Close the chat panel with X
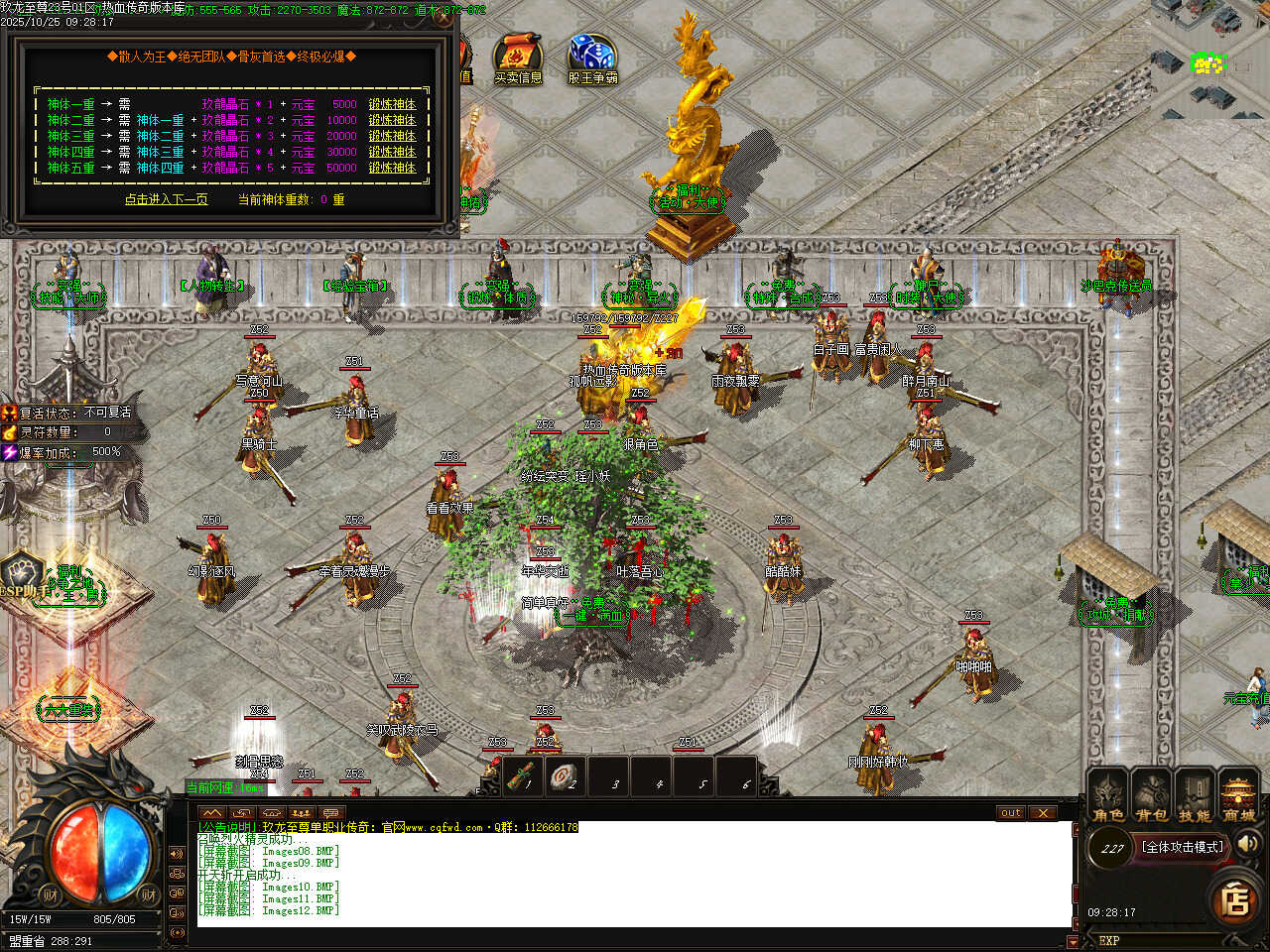The height and width of the screenshot is (952, 1270). [1042, 813]
